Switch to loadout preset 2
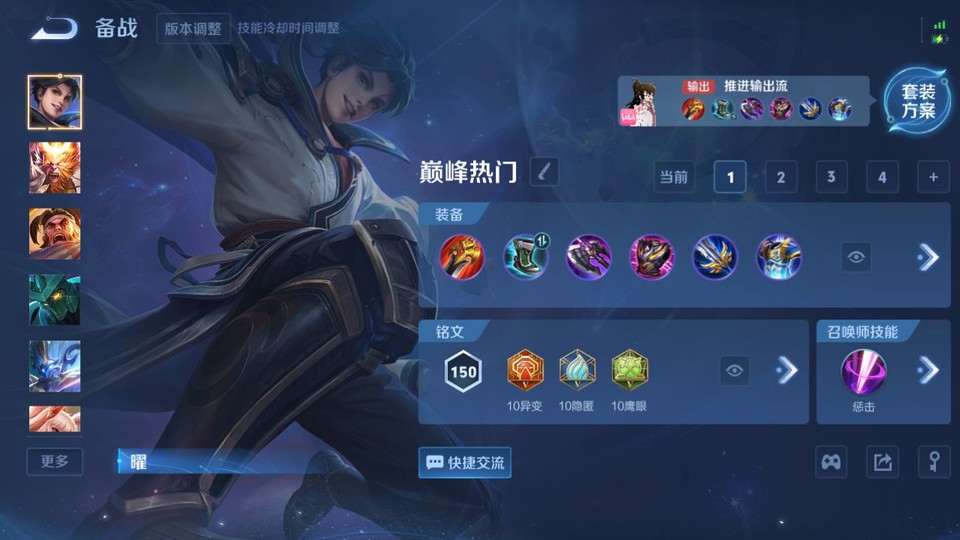Image resolution: width=960 pixels, height=540 pixels. coord(780,178)
